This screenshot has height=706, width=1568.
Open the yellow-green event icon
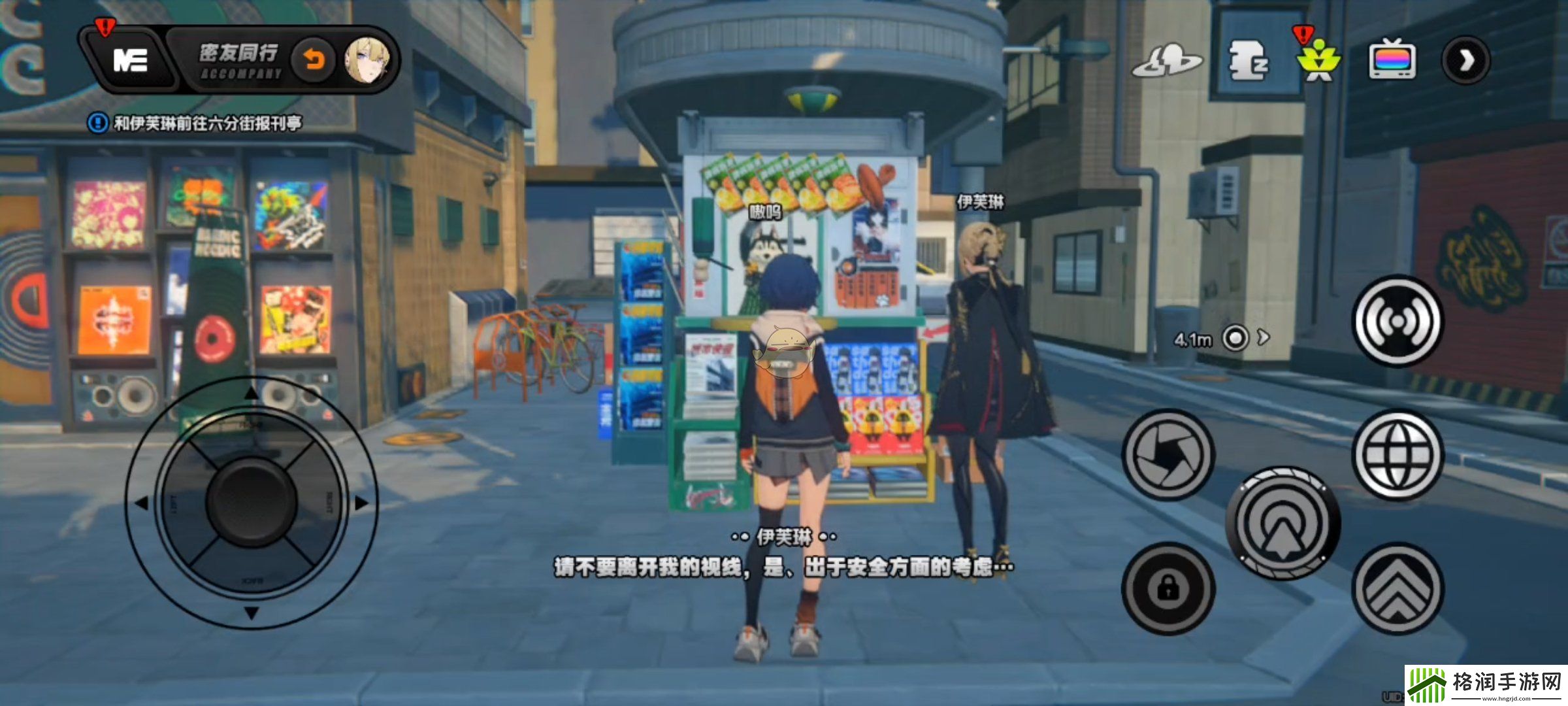pyautogui.click(x=1318, y=61)
